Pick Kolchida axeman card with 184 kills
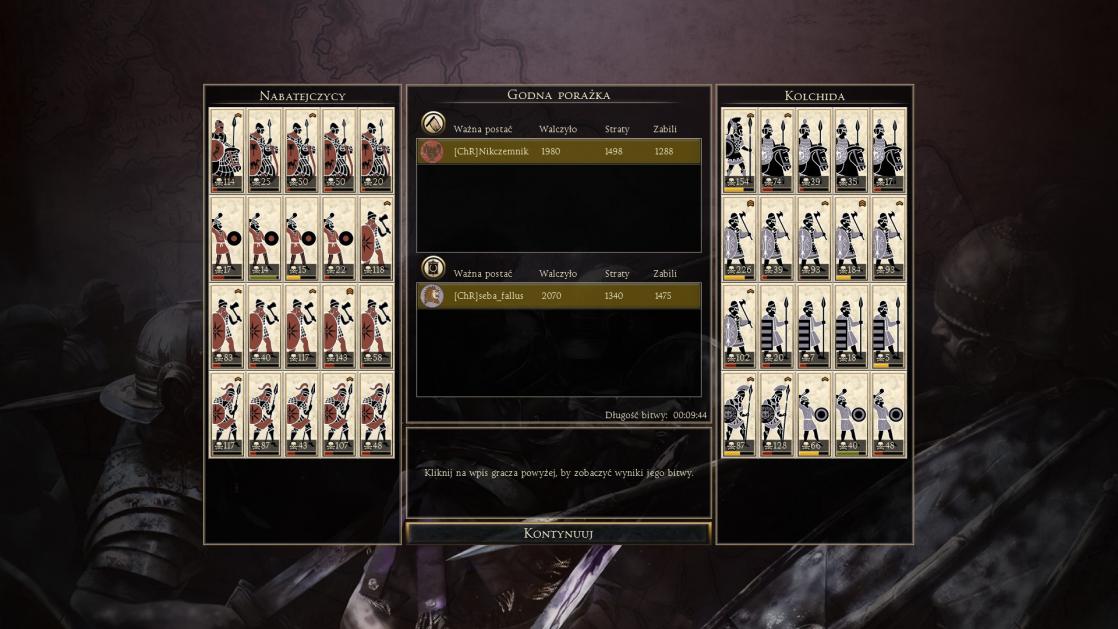This screenshot has height=629, width=1118. [x=851, y=238]
